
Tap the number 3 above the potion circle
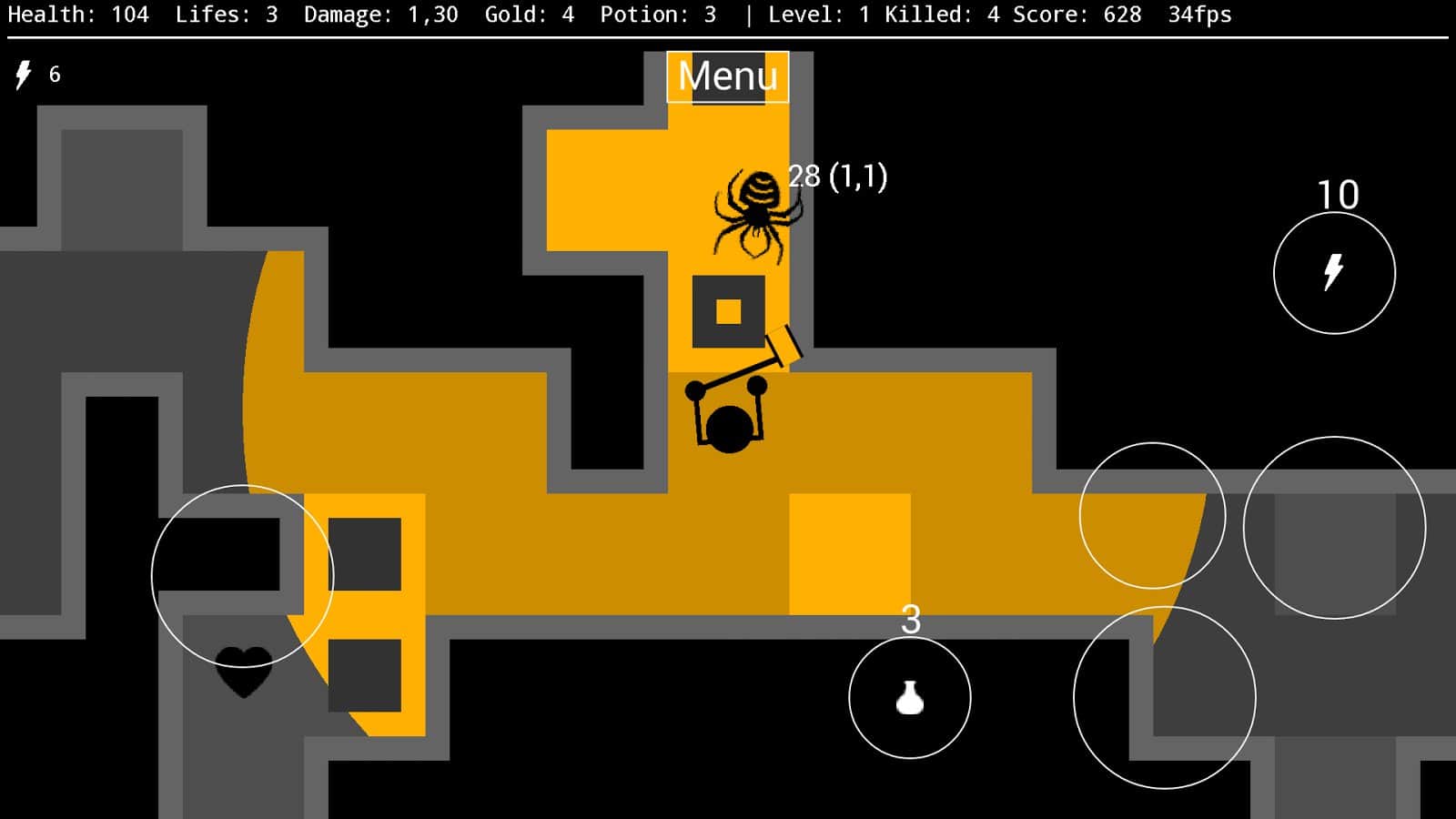point(910,621)
